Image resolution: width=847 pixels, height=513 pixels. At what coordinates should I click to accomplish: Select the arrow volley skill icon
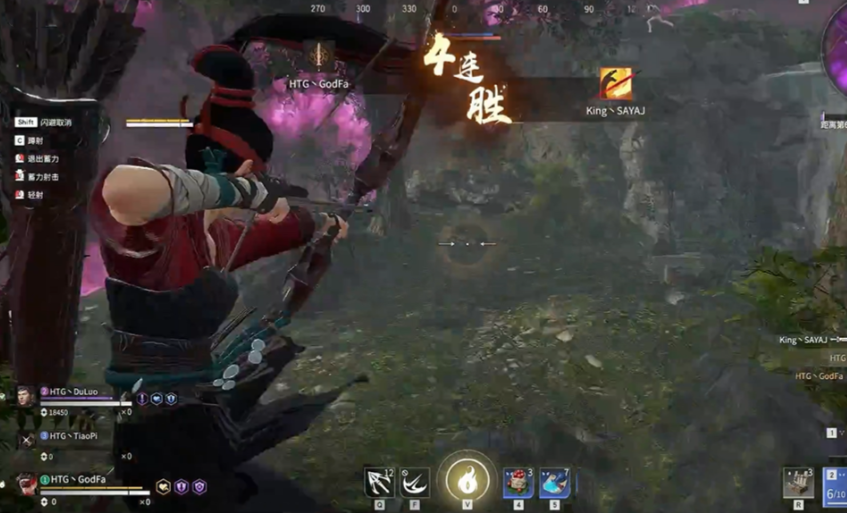[x=379, y=482]
